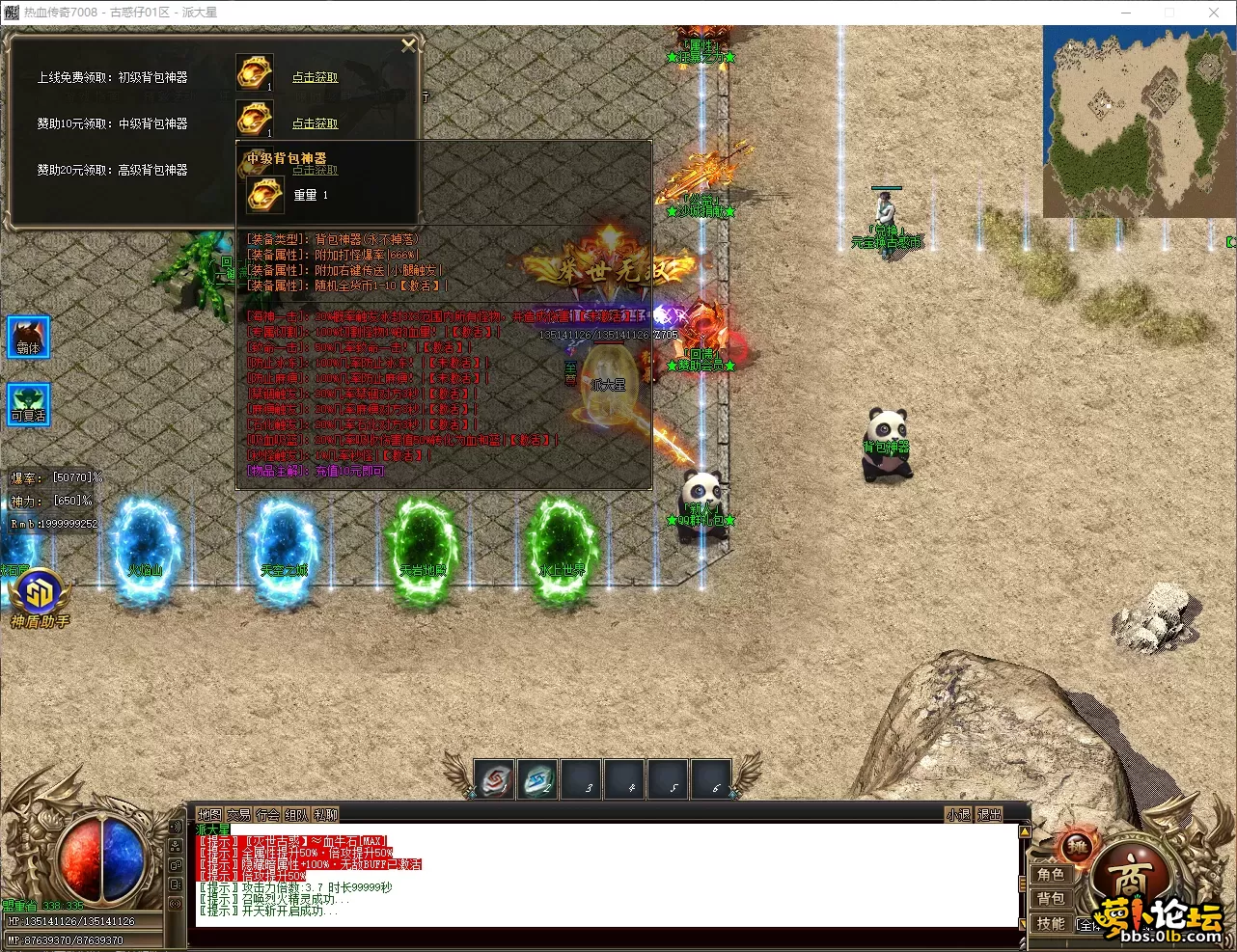Open the 角色 character panel
Viewport: 1237px width, 952px height.
point(1051,874)
